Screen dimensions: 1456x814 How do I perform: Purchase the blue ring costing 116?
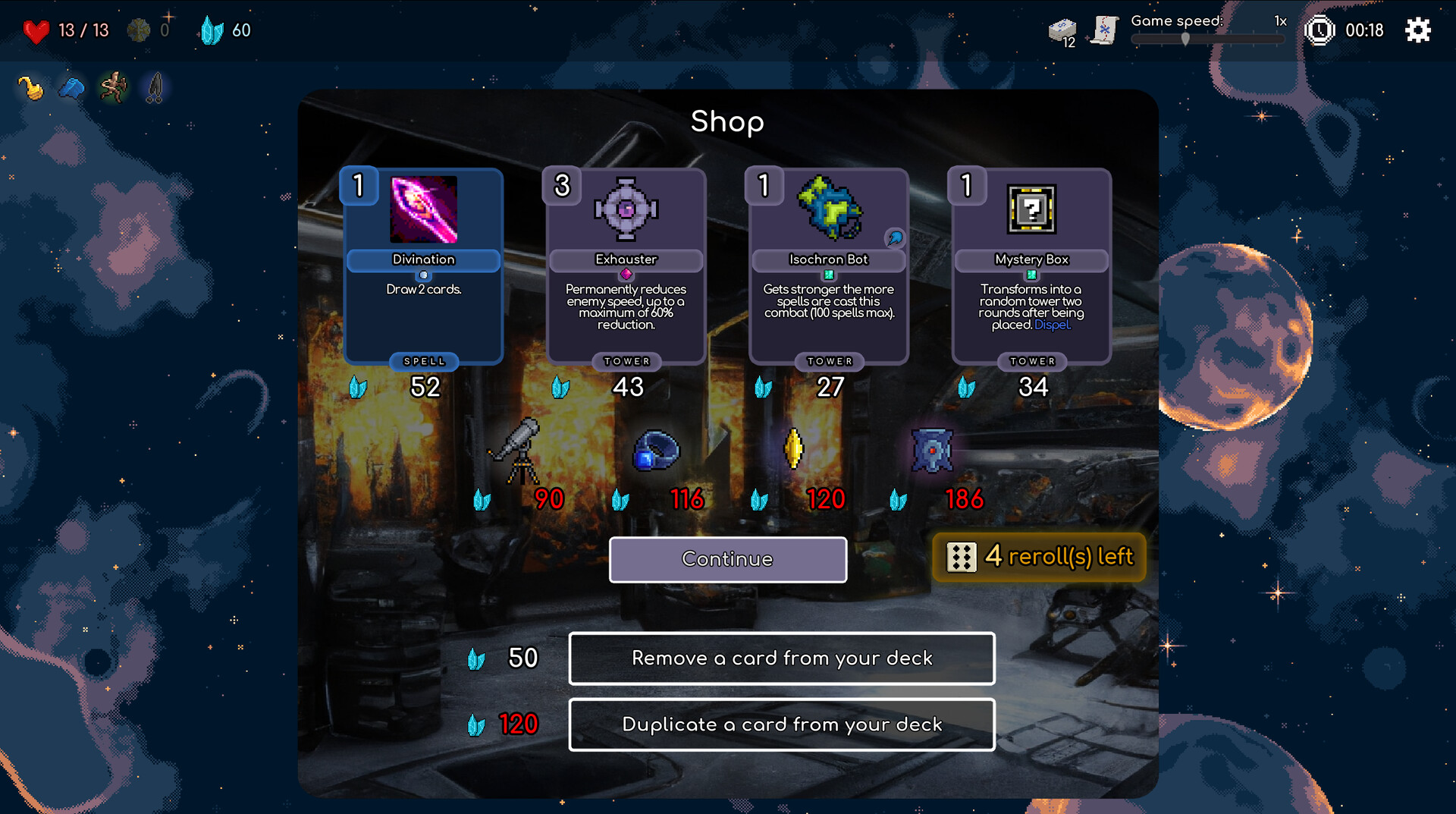(655, 453)
